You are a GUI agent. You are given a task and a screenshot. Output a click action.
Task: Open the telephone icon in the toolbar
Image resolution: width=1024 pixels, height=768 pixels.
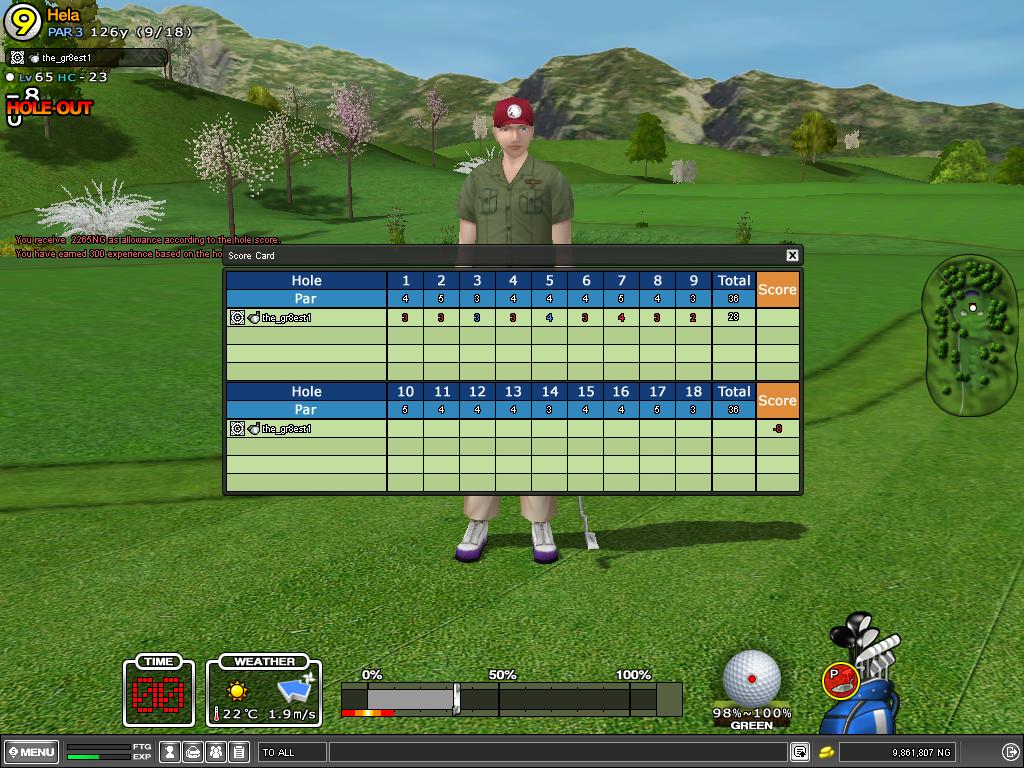click(x=194, y=752)
